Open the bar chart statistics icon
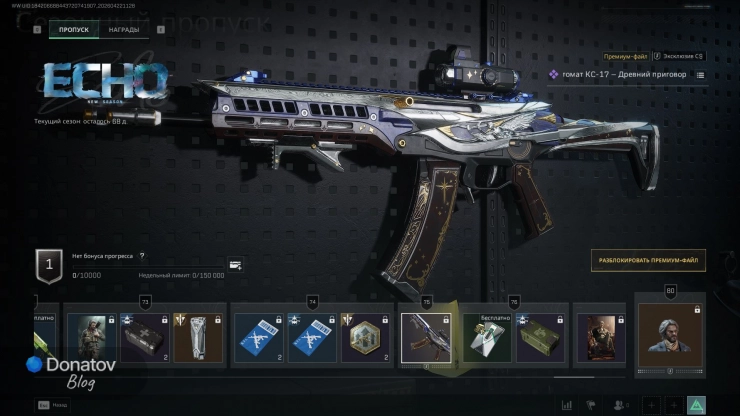Screen dimensions: 740x416 pos(567,405)
